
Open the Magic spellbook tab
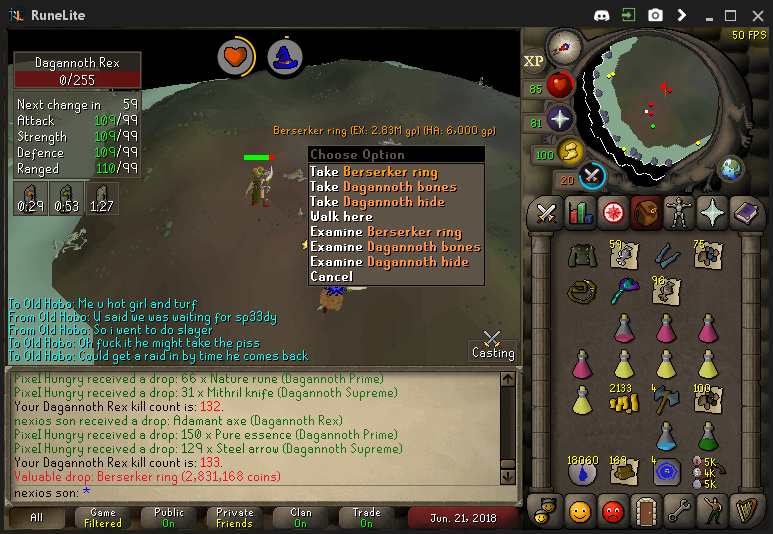[x=747, y=212]
